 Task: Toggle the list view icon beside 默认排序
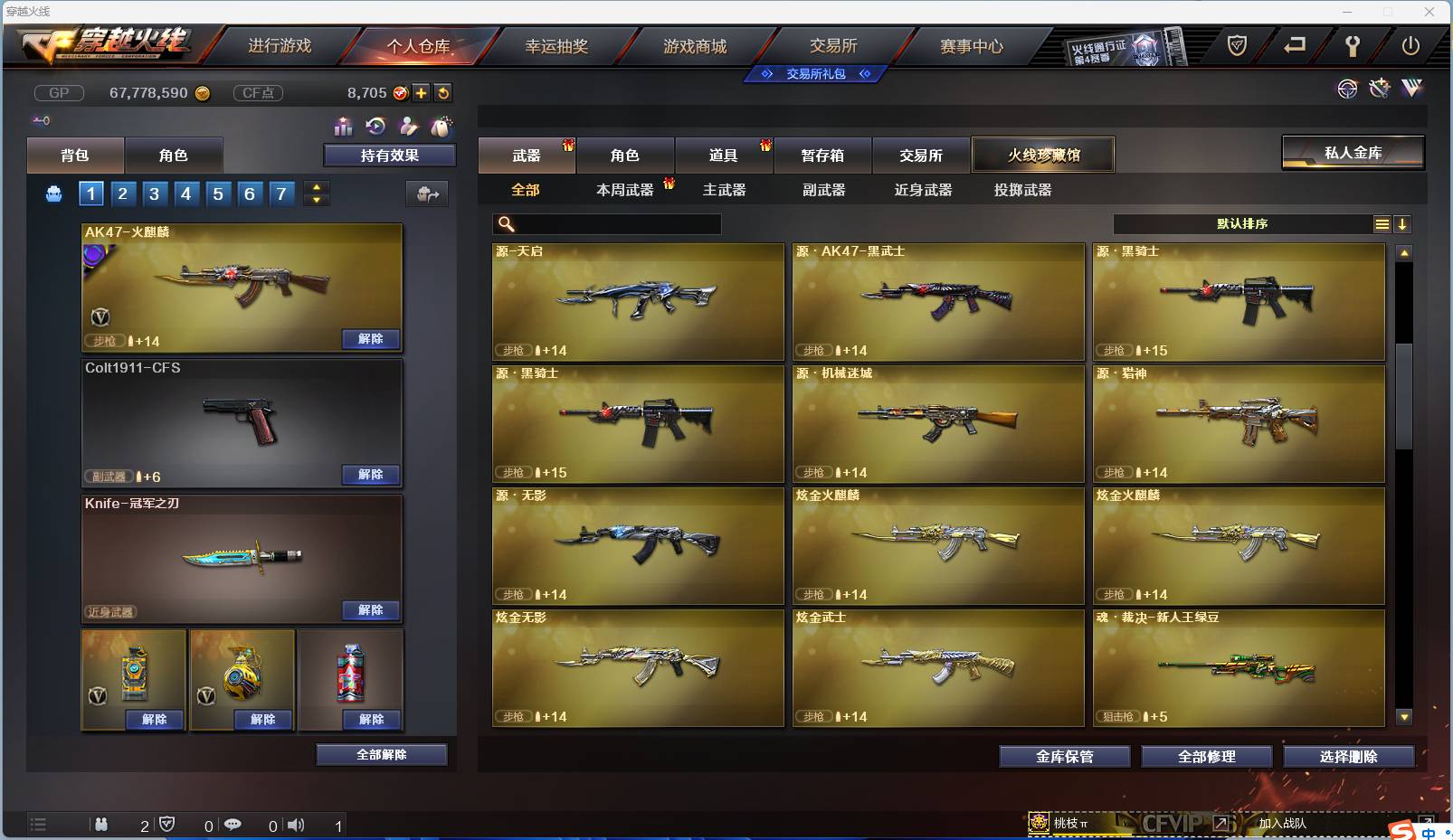tap(1382, 223)
